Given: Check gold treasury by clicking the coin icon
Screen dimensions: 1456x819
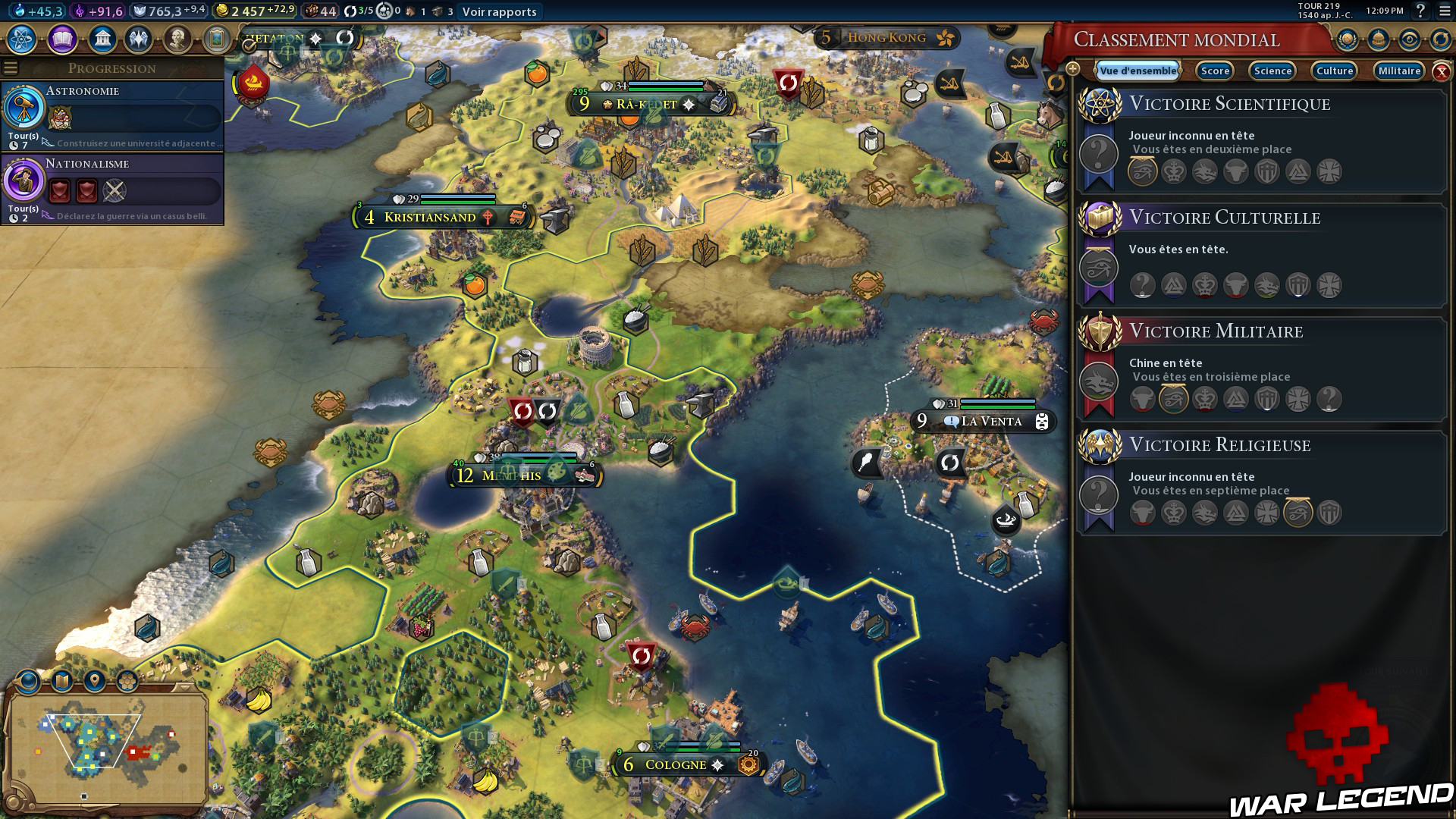Looking at the screenshot, I should pyautogui.click(x=223, y=11).
